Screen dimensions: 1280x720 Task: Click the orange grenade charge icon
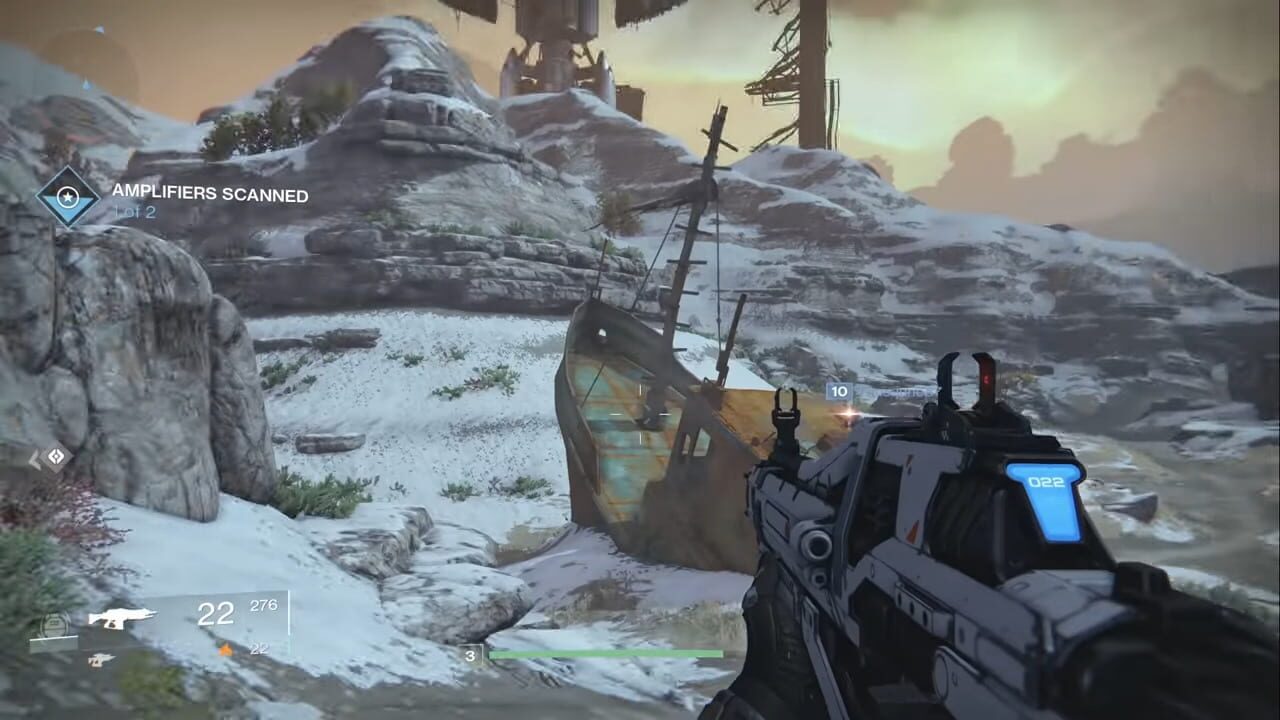click(x=225, y=650)
